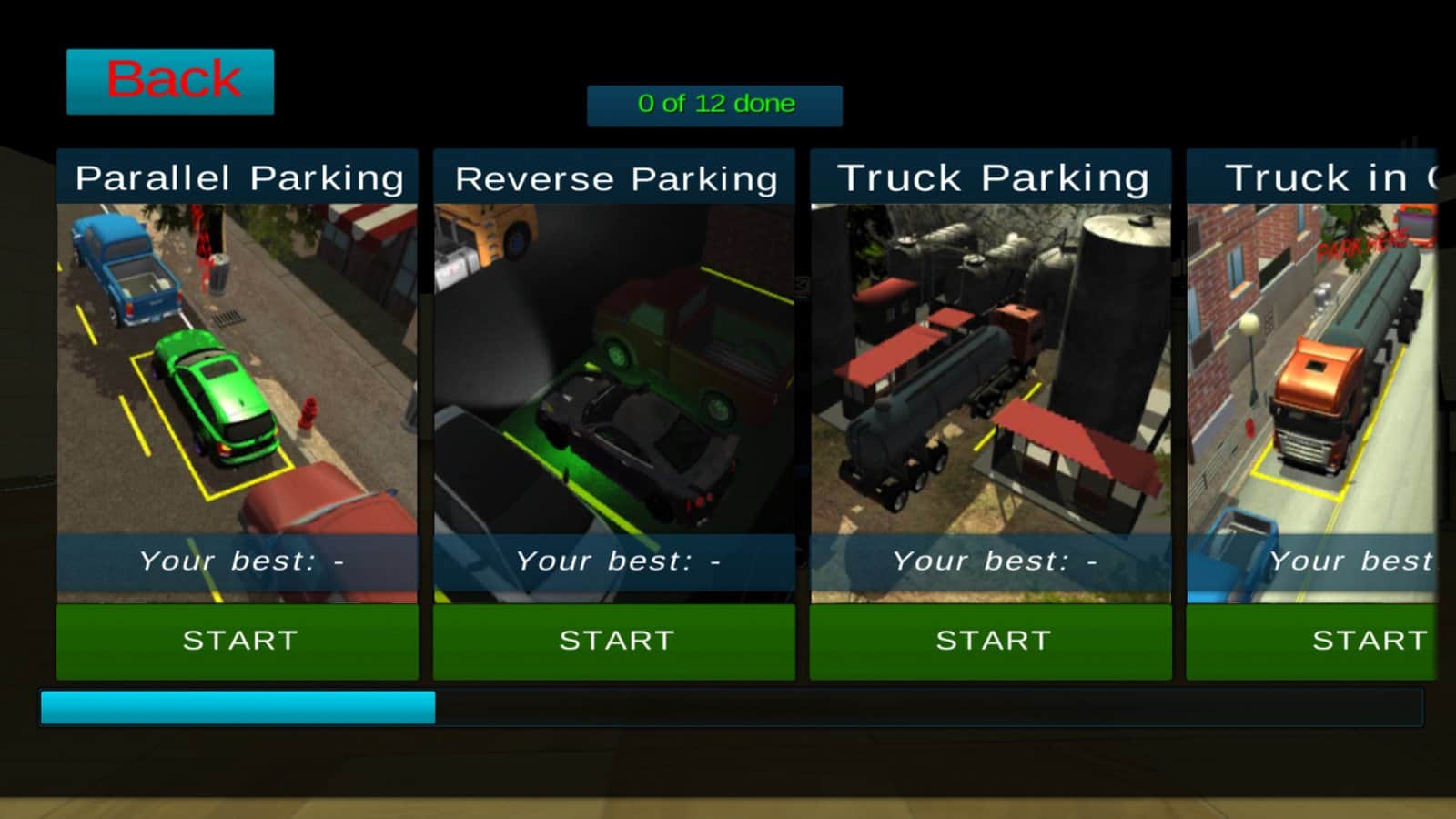Click the blue level list scrollbar thumb
This screenshot has height=819, width=1456.
pos(238,708)
